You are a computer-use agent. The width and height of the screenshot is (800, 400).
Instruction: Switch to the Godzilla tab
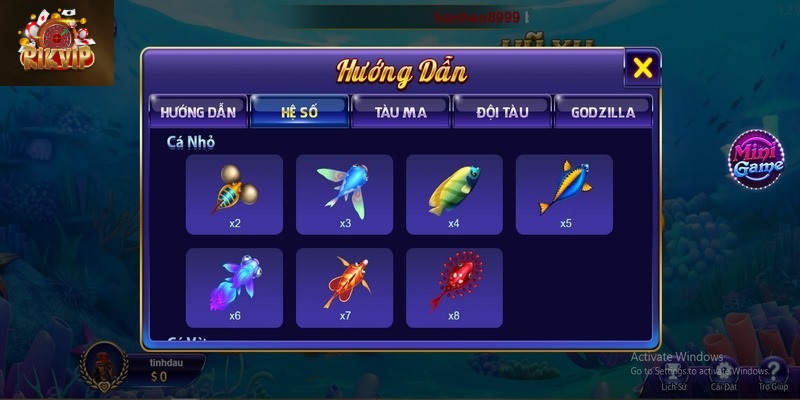point(603,112)
